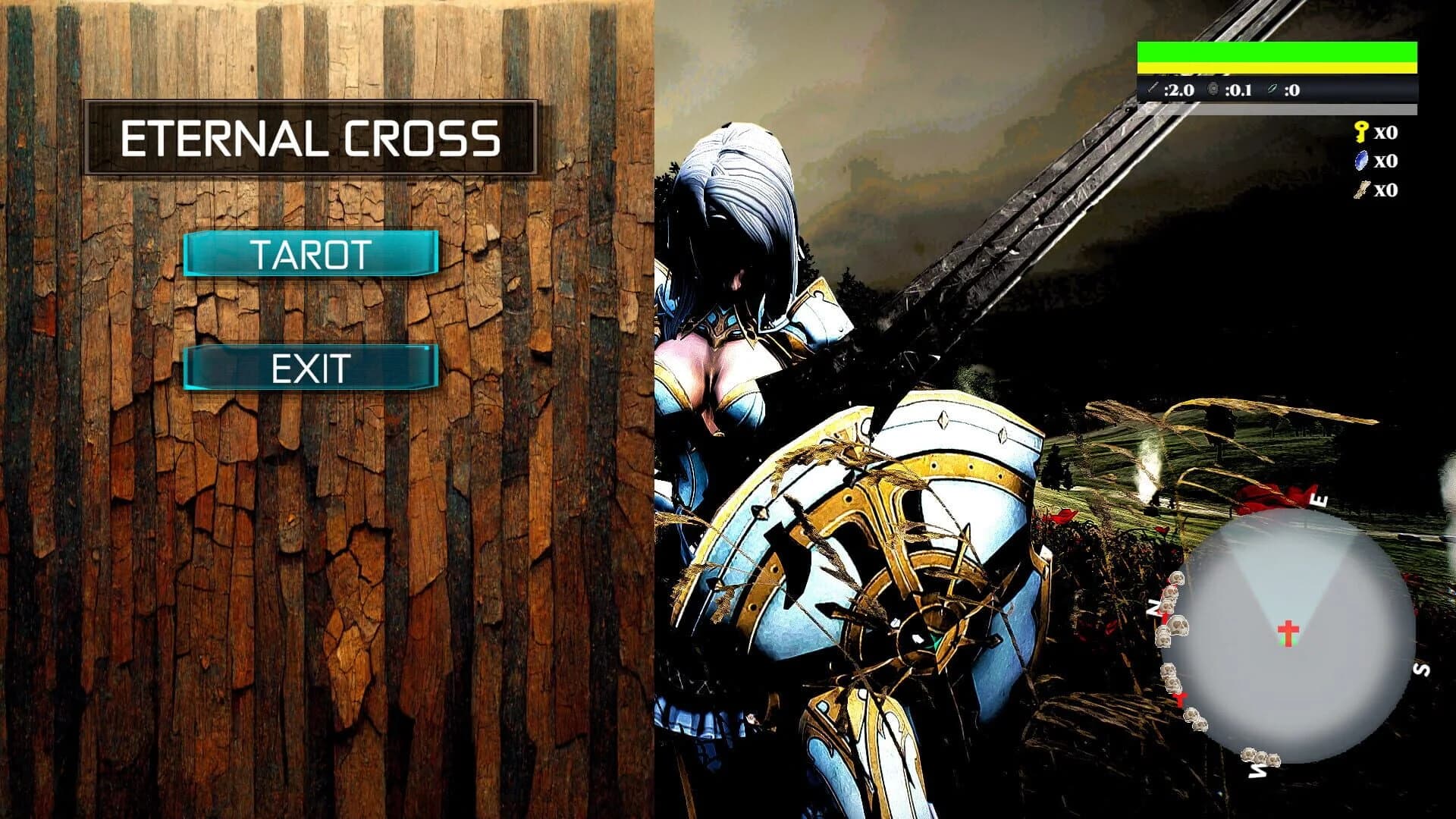Viewport: 1456px width, 819px height.
Task: Click the small red cross objective near minimap edge
Action: (x=1179, y=700)
